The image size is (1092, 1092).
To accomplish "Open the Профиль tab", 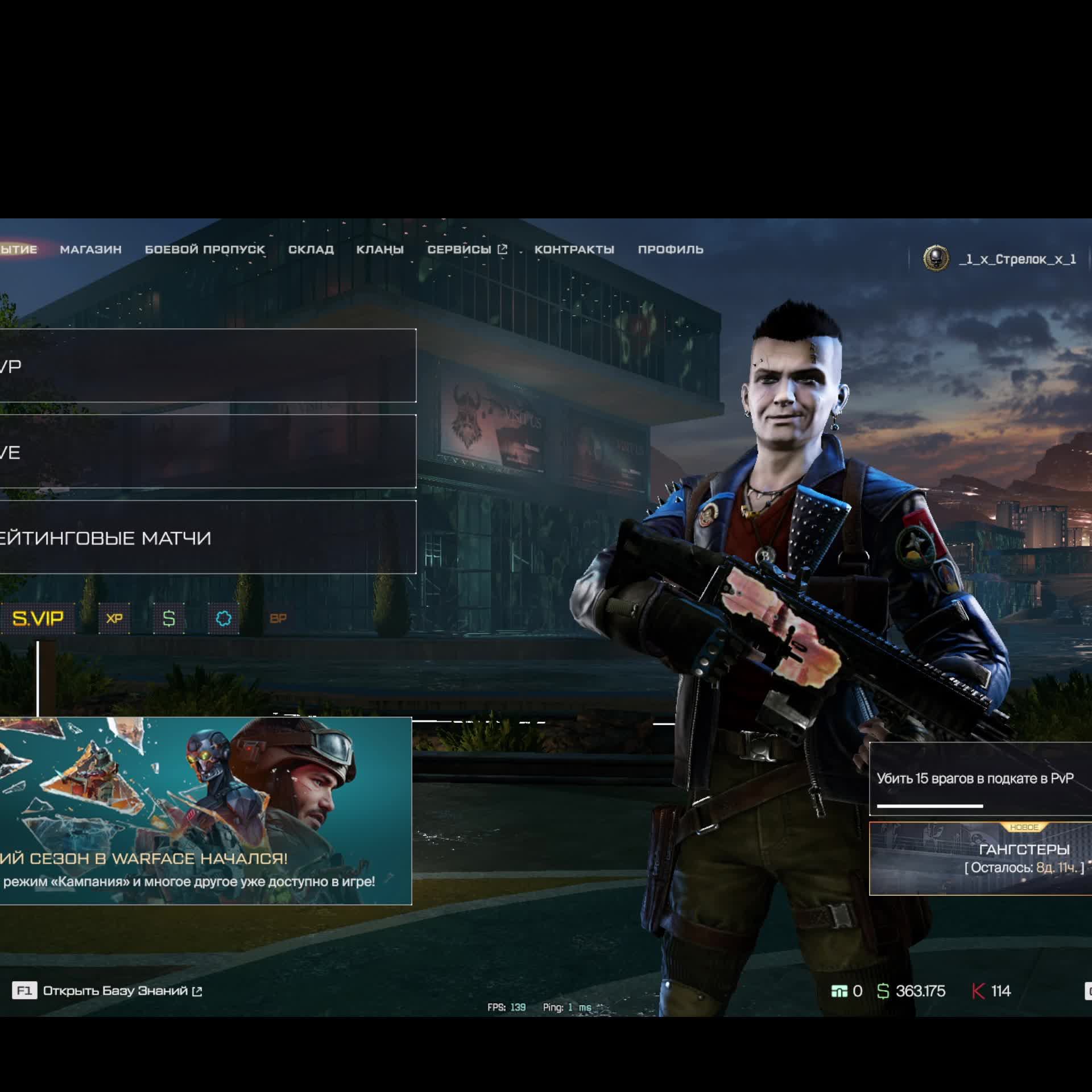I will click(x=671, y=250).
